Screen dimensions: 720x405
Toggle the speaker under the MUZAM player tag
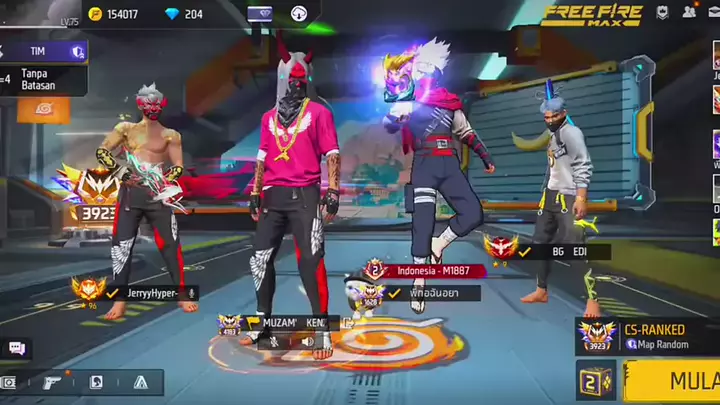click(308, 341)
